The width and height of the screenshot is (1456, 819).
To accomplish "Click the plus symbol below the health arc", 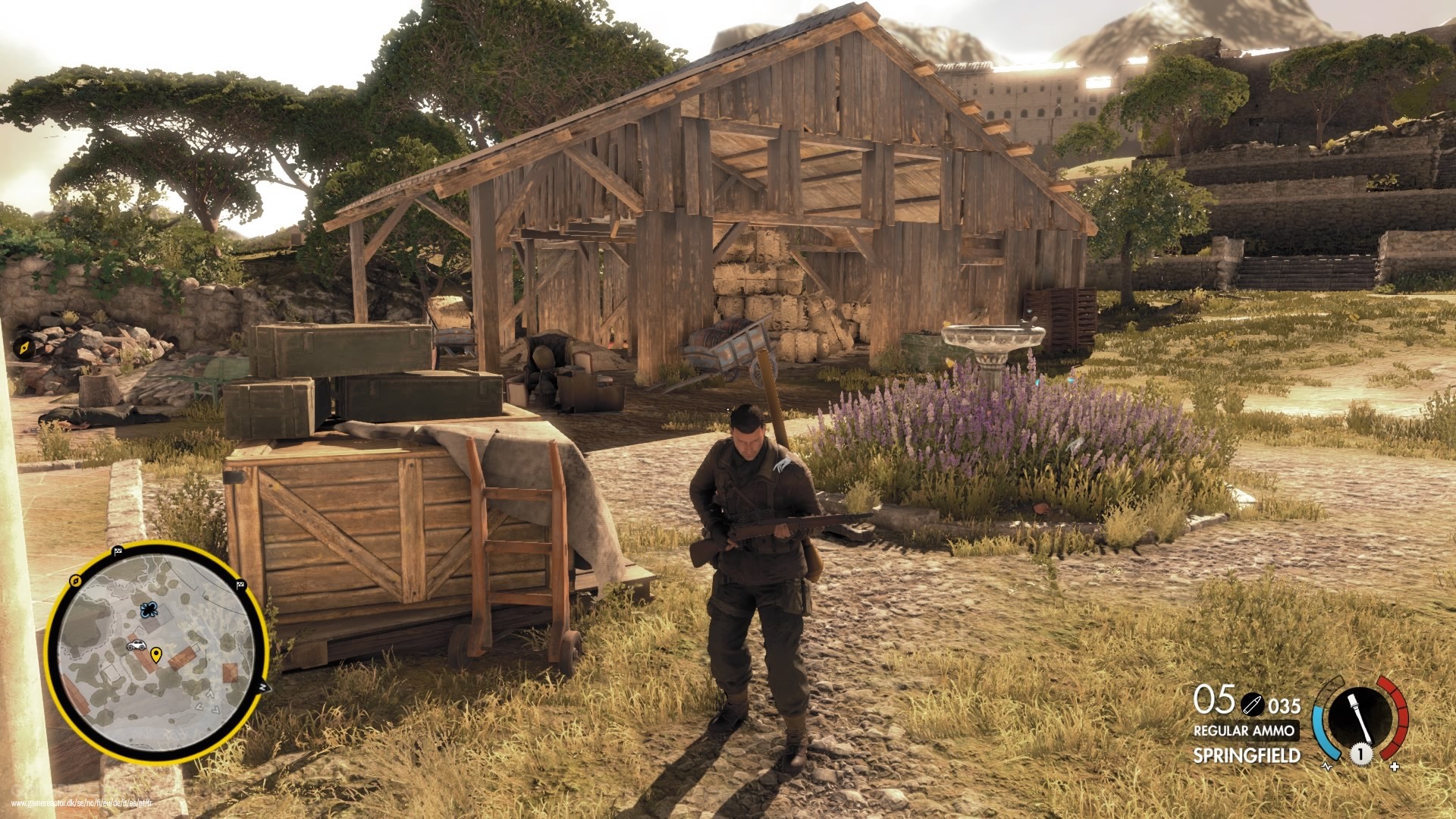I will pos(1395,766).
